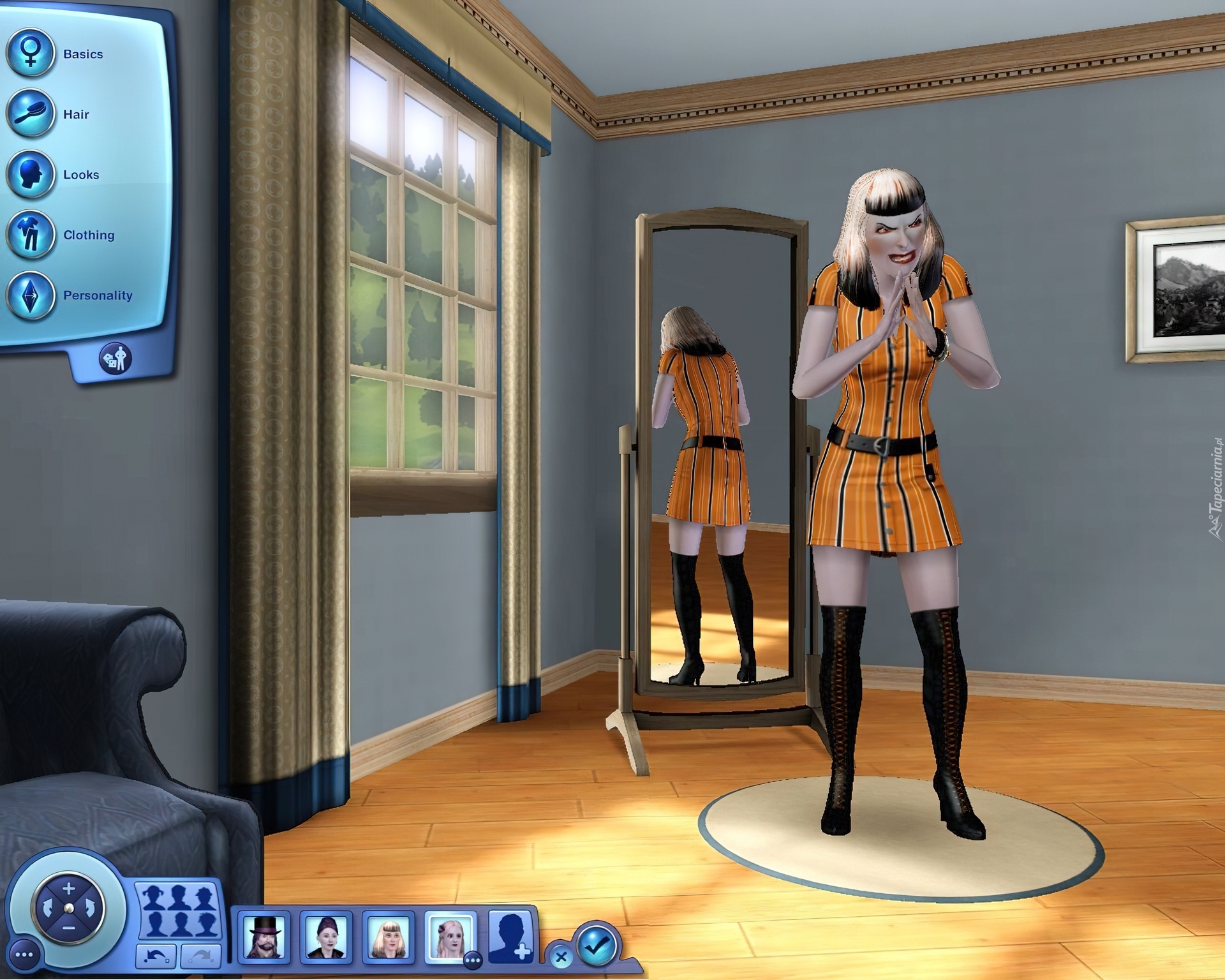The width and height of the screenshot is (1225, 980).
Task: Go to the Personality category
Action: pos(30,295)
